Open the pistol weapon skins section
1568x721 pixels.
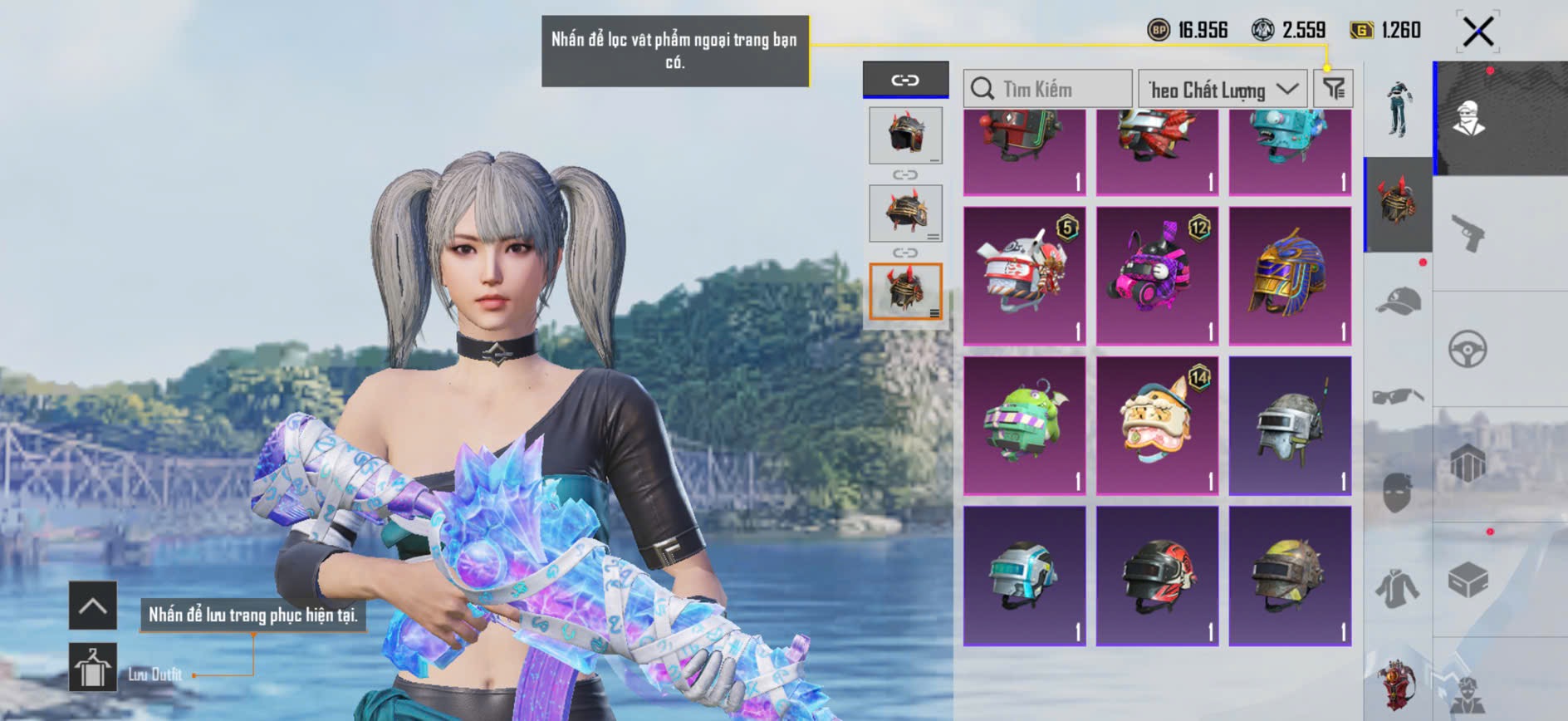click(x=1468, y=233)
